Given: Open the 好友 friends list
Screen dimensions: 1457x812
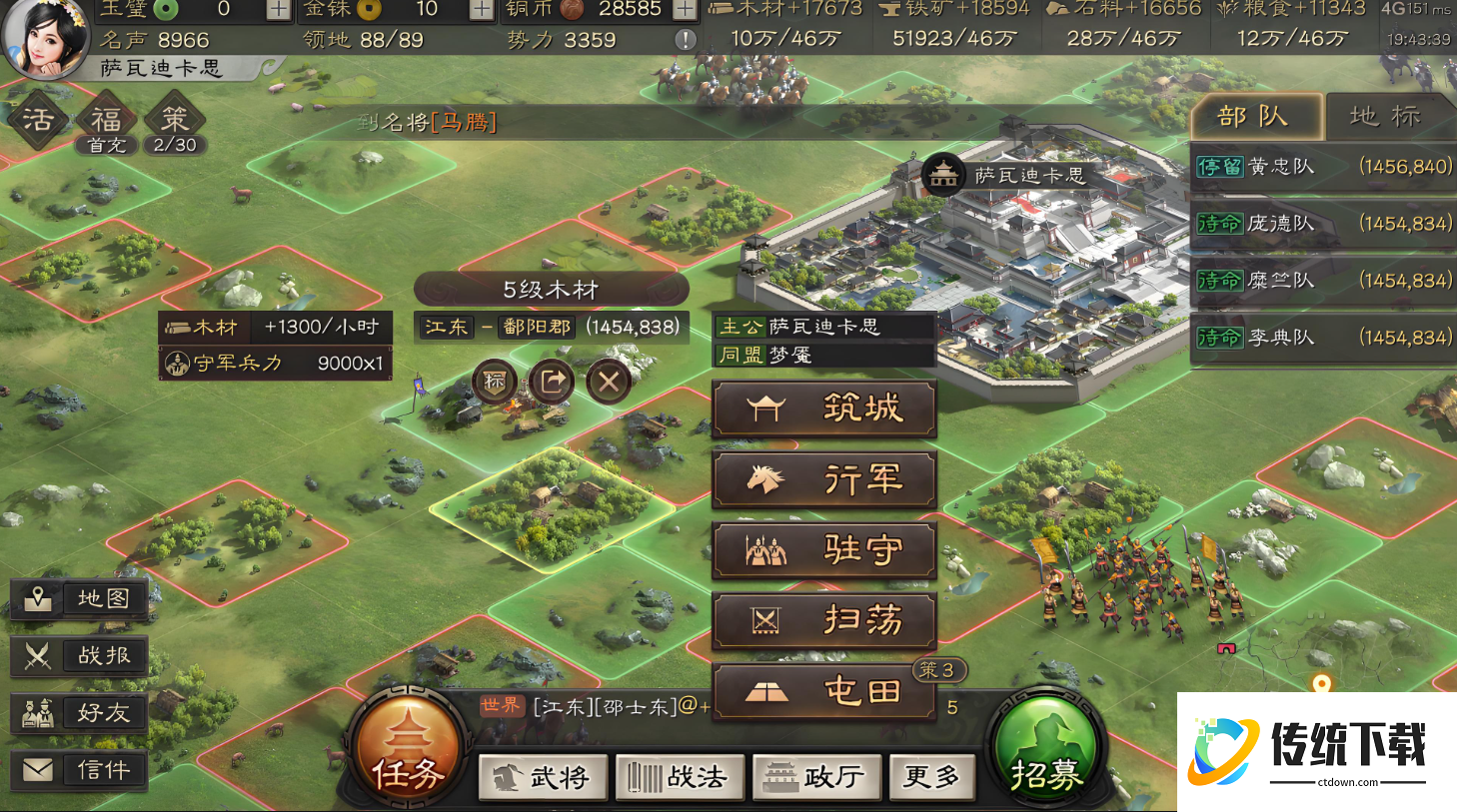Looking at the screenshot, I should coord(80,713).
